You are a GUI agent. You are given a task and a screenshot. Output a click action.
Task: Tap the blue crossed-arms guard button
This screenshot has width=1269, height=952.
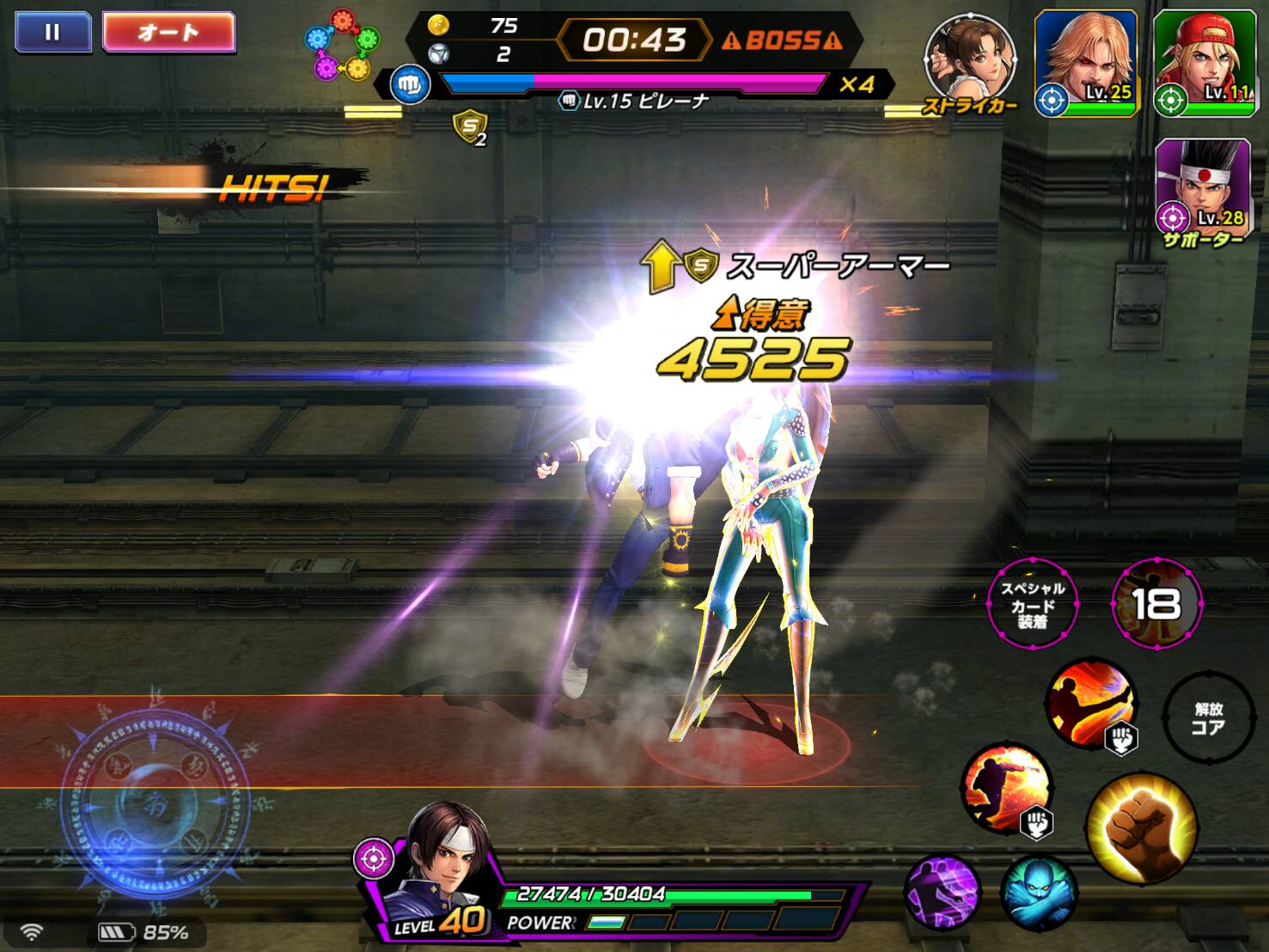coord(1040,894)
